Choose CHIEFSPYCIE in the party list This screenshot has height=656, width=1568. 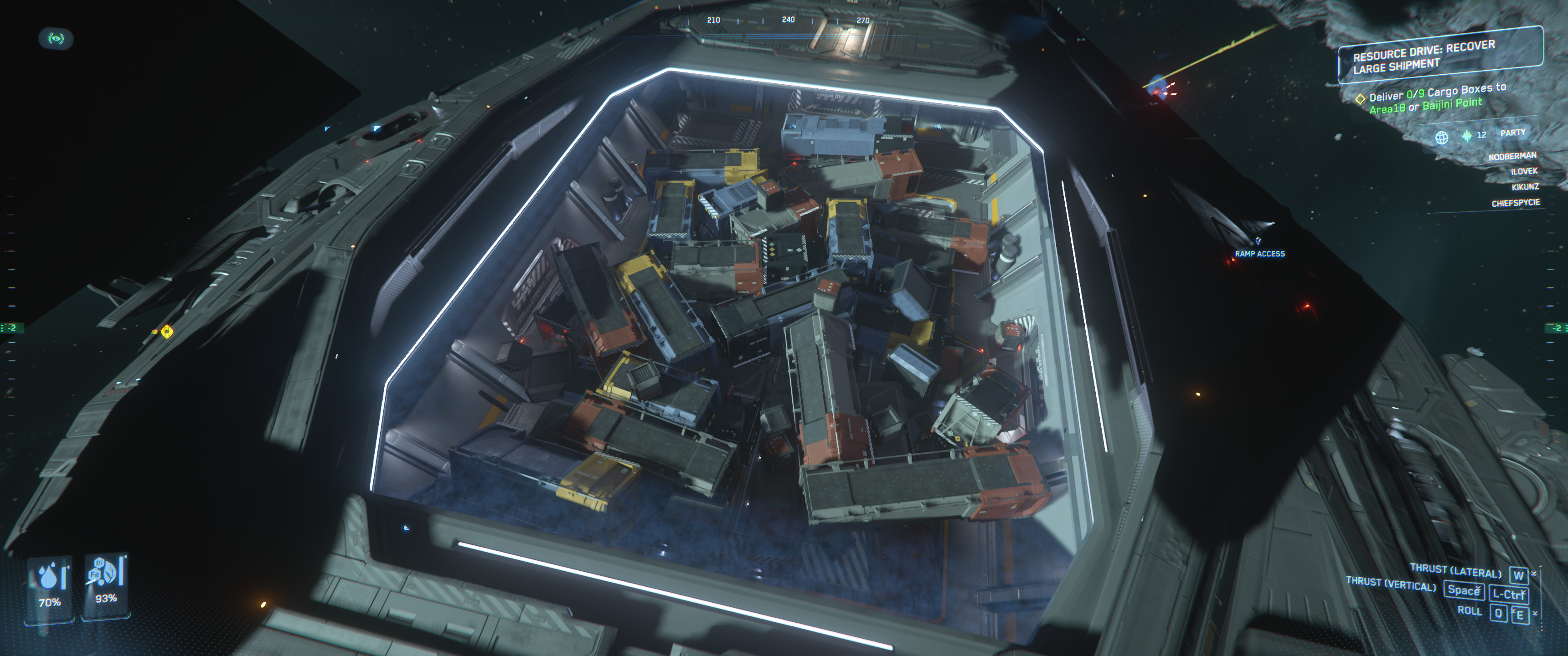click(1515, 203)
